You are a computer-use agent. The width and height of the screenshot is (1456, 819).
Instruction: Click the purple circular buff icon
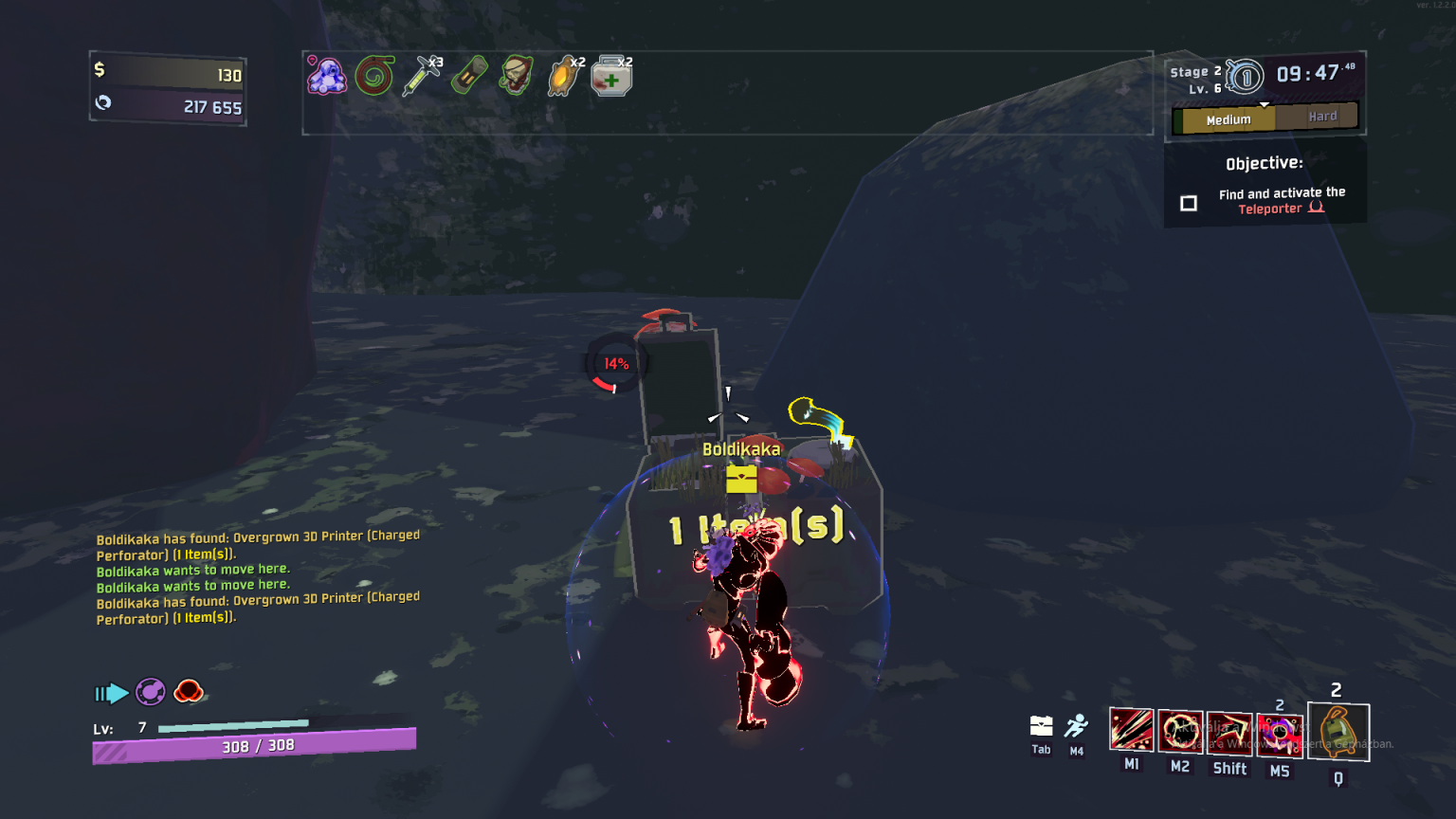click(151, 692)
